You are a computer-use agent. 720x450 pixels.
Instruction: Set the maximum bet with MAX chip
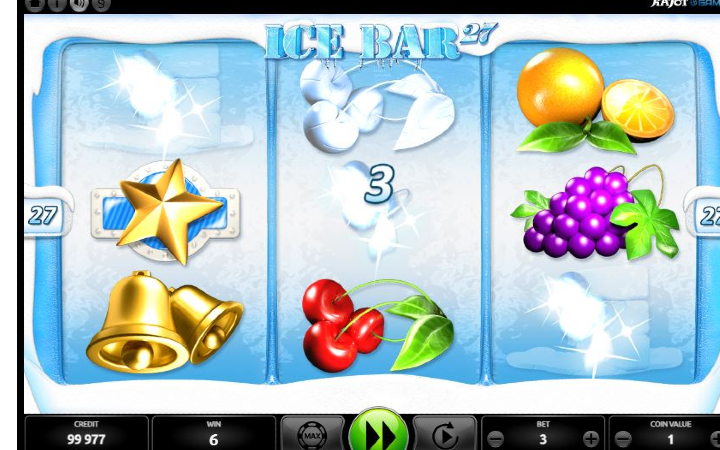coord(312,437)
